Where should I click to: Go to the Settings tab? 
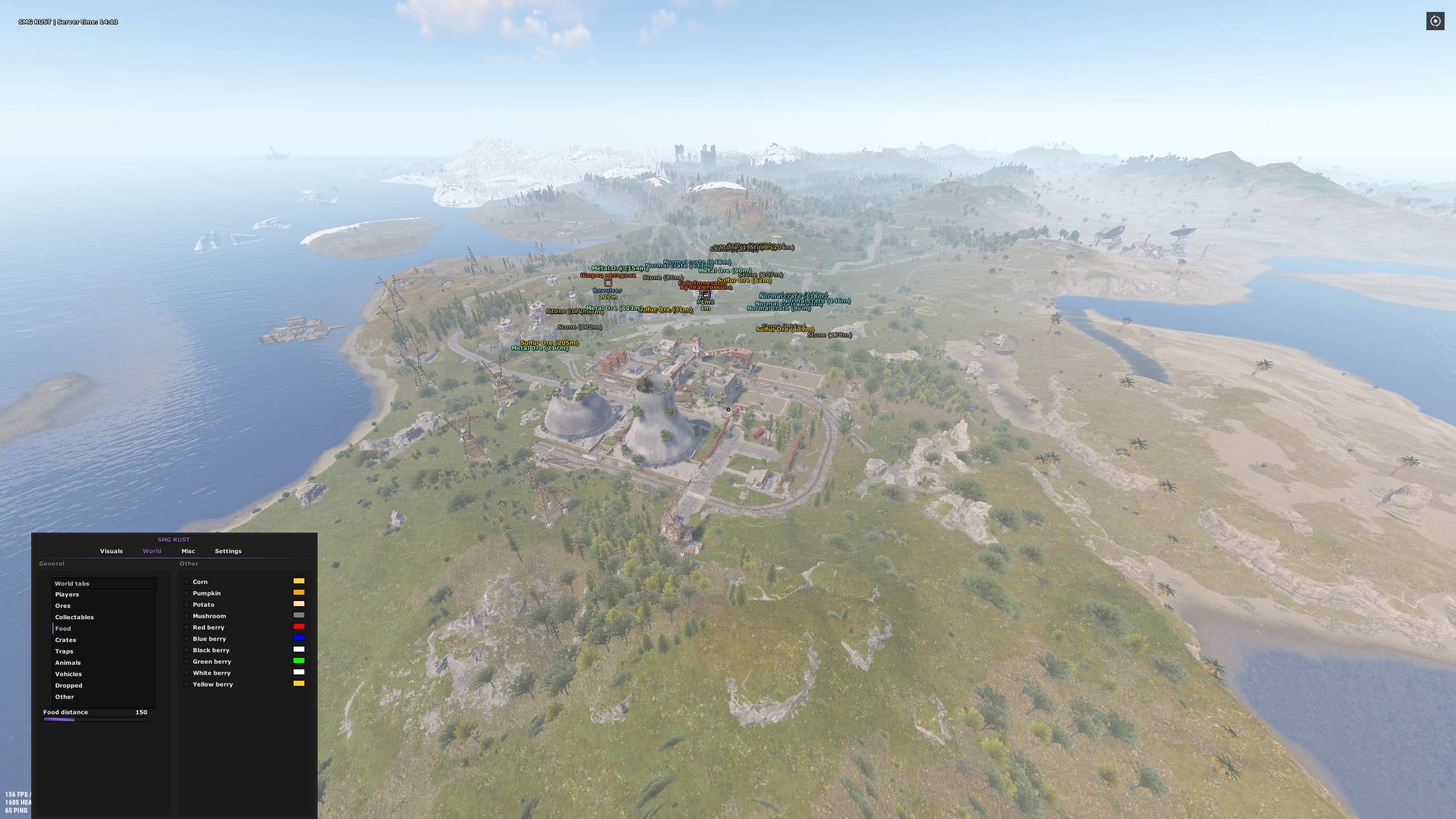click(228, 551)
